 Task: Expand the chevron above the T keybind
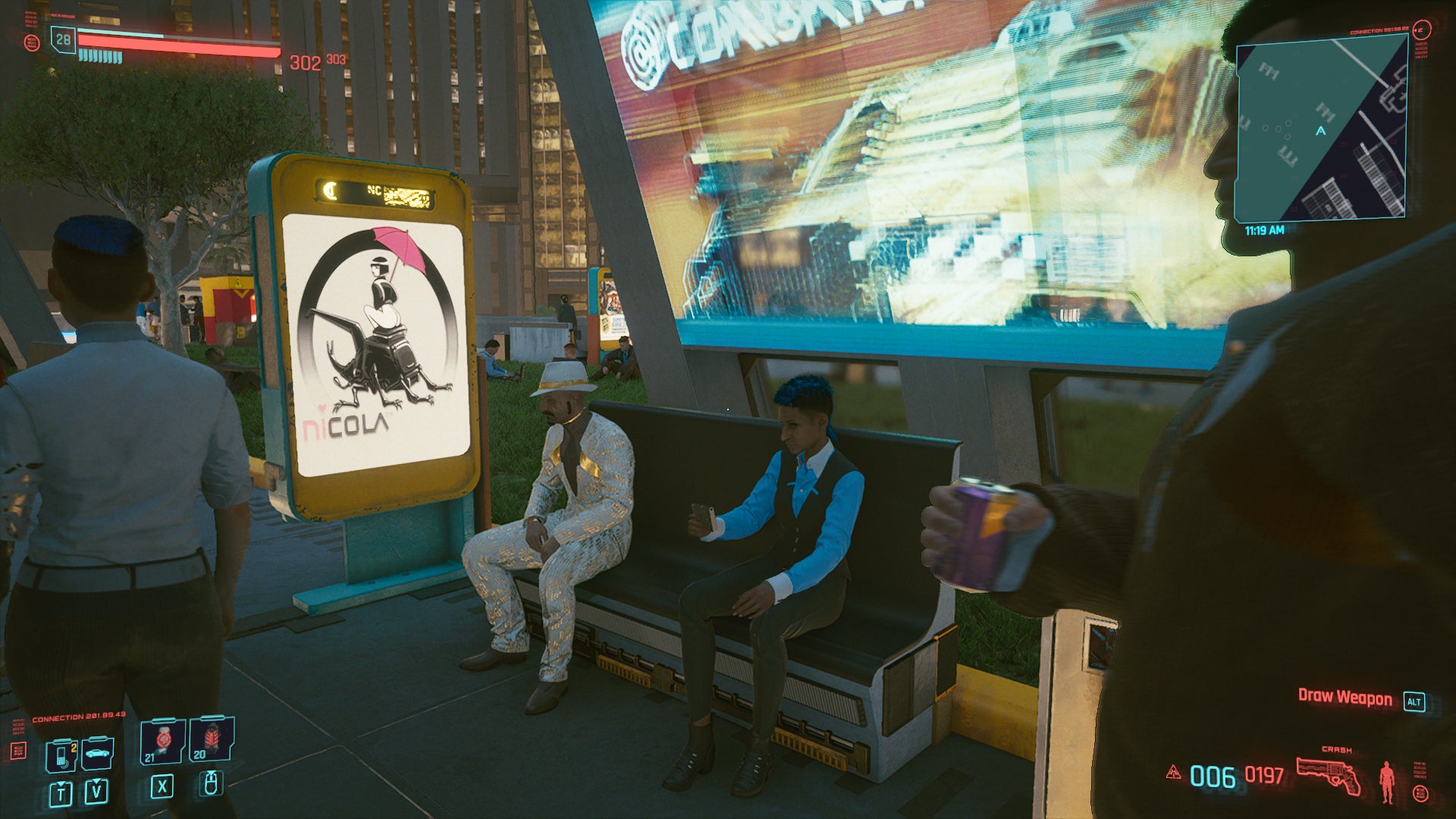coord(61,784)
